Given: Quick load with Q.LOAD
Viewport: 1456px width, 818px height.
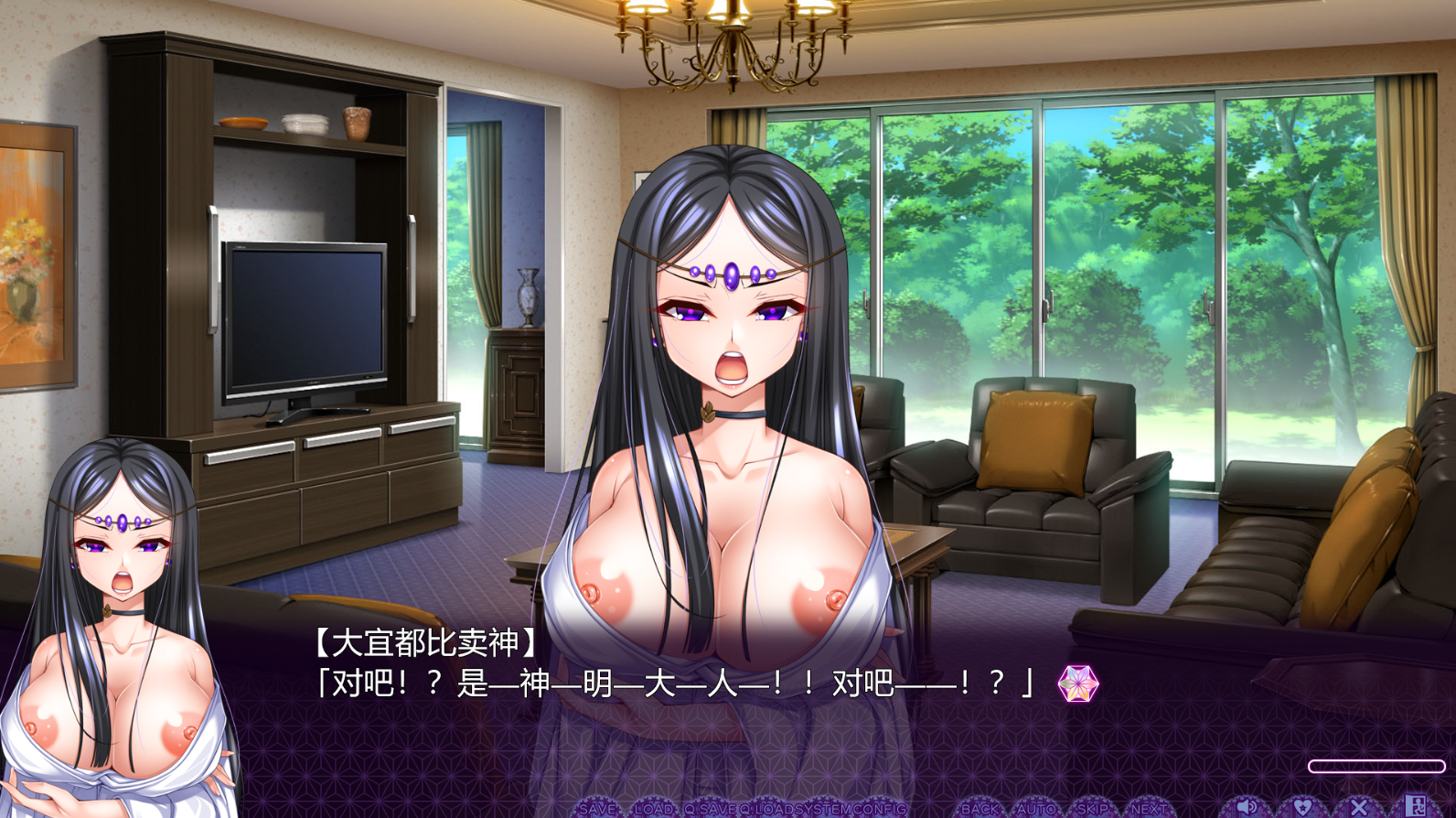Looking at the screenshot, I should pyautogui.click(x=767, y=809).
